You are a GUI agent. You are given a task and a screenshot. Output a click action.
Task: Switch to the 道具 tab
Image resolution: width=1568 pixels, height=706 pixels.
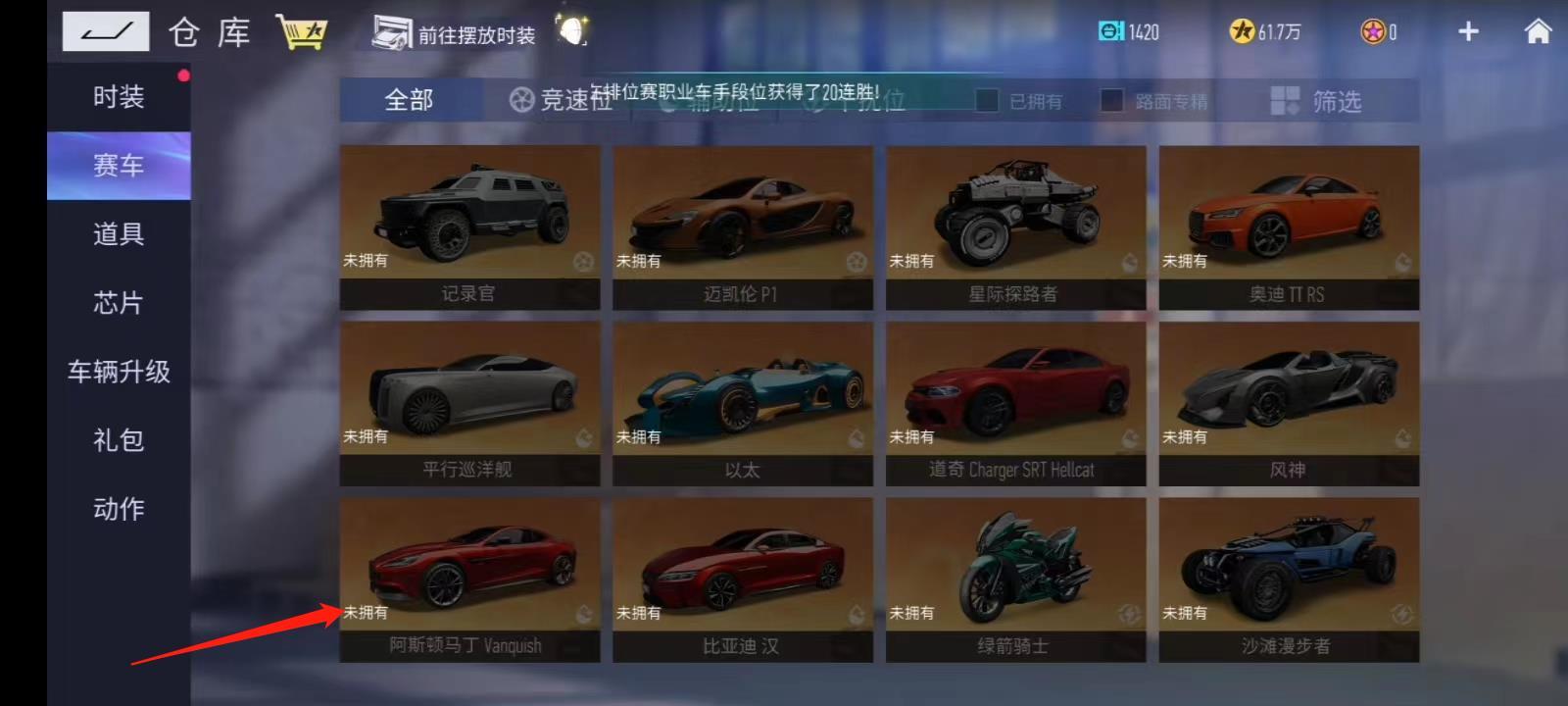pos(119,233)
